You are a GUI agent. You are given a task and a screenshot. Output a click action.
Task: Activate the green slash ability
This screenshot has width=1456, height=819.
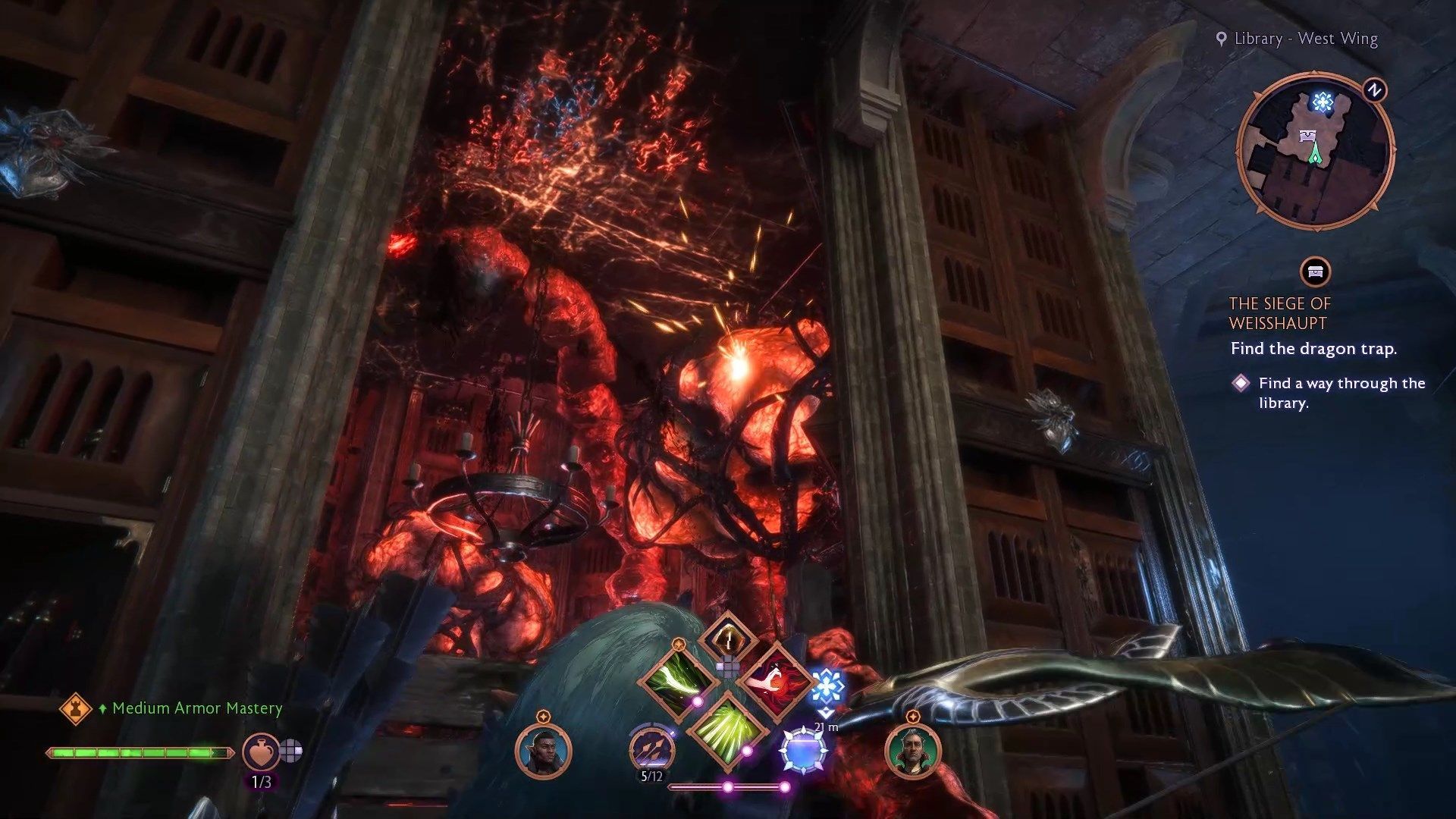point(677,679)
